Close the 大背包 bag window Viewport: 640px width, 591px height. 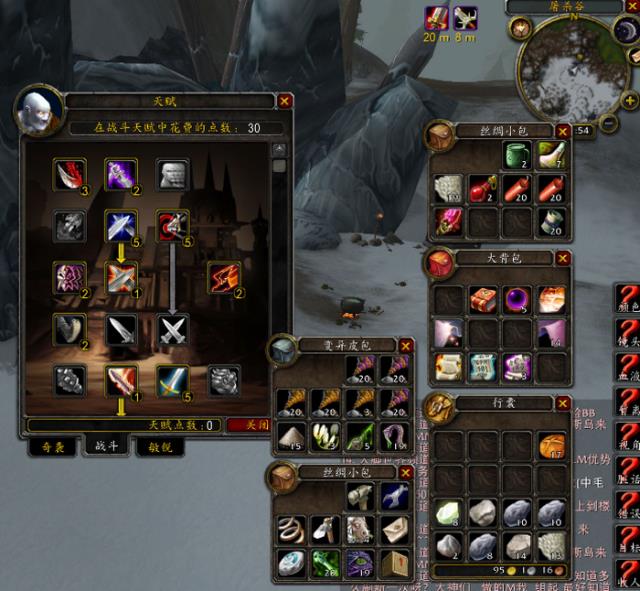point(563,258)
